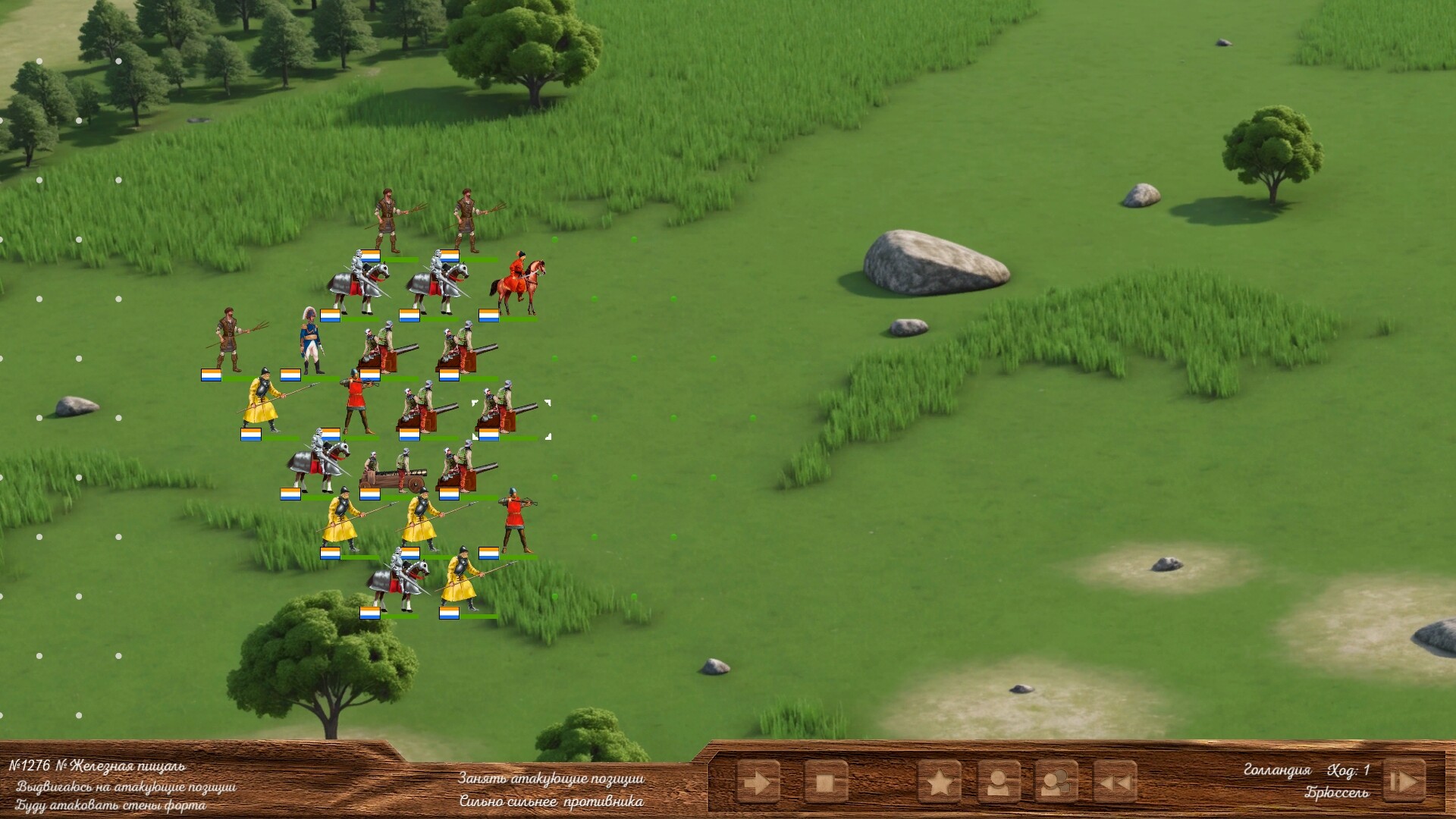Image resolution: width=1456 pixels, height=819 pixels.
Task: Open the star icon panel
Action: [x=940, y=782]
